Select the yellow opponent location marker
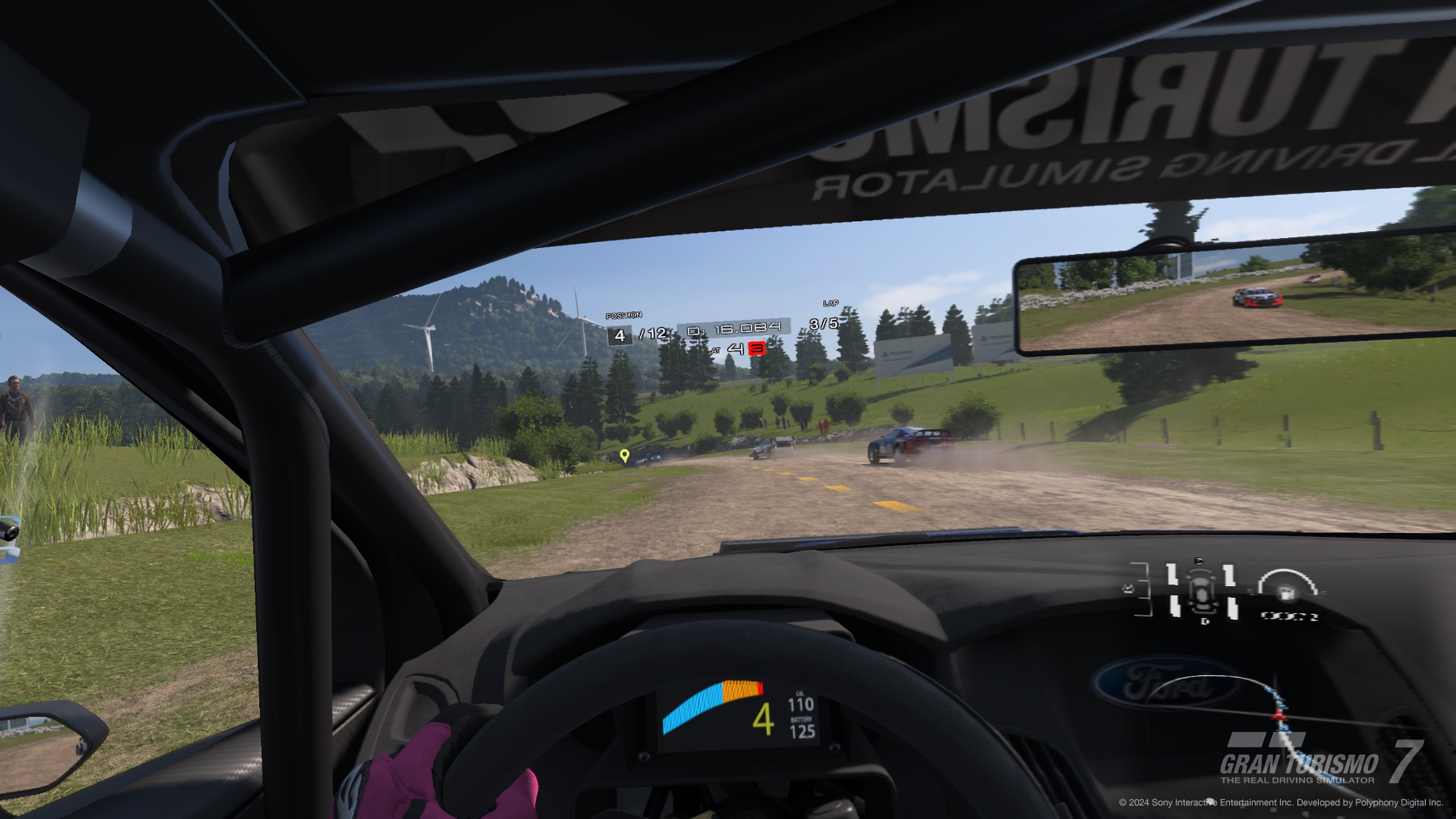1456x819 pixels. click(624, 456)
